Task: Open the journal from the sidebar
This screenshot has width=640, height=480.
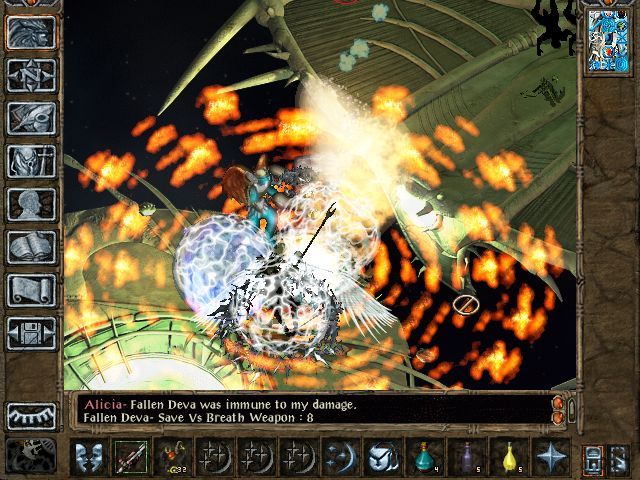Action: point(31,118)
